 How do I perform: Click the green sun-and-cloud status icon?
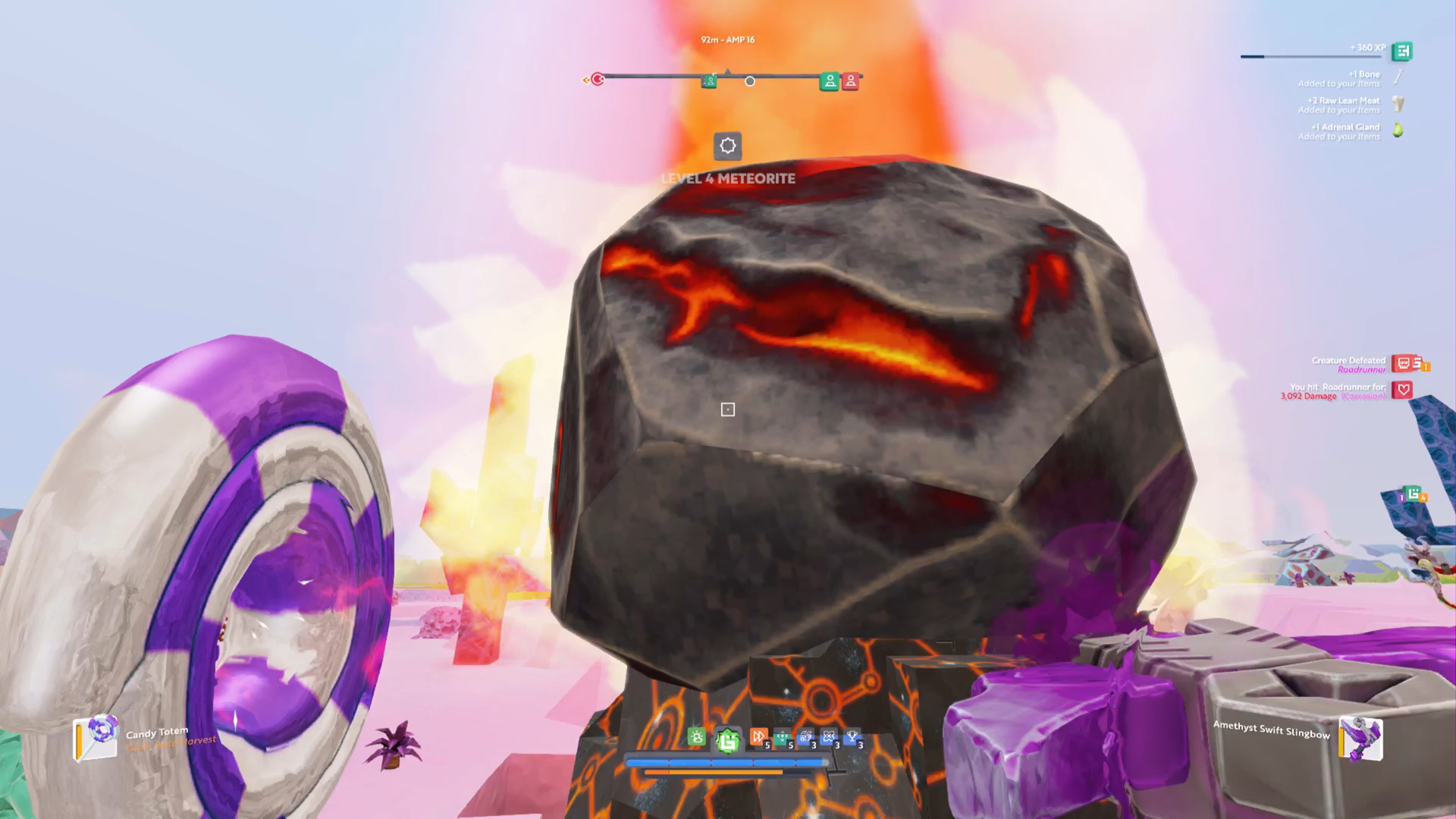pos(696,737)
